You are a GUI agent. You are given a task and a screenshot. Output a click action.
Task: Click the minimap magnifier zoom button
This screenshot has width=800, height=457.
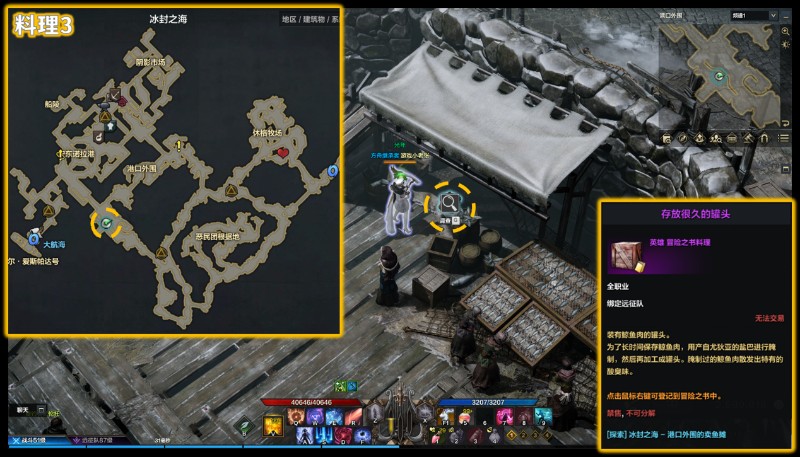coord(783,31)
